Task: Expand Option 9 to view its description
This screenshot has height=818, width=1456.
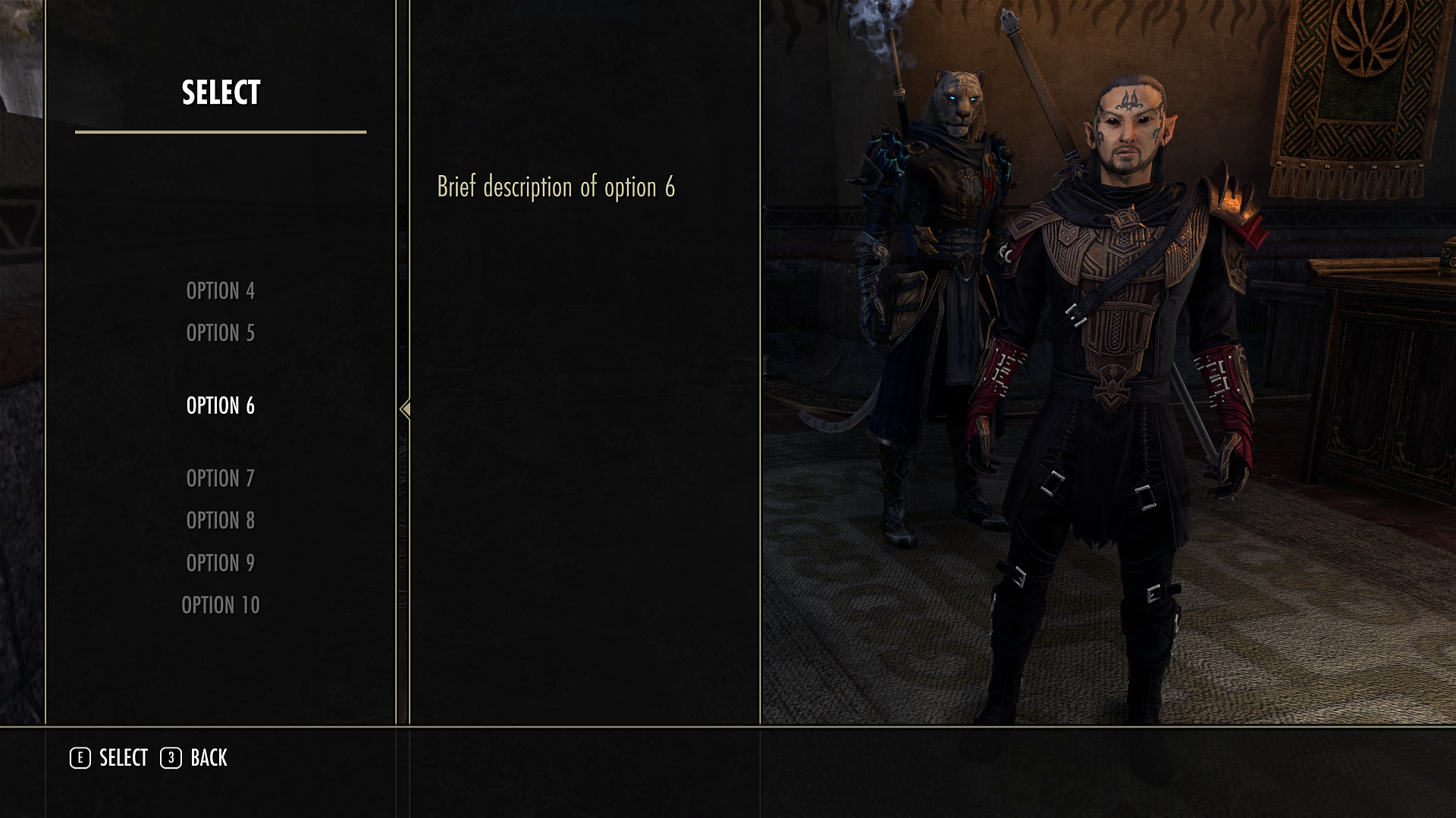Action: click(x=220, y=563)
